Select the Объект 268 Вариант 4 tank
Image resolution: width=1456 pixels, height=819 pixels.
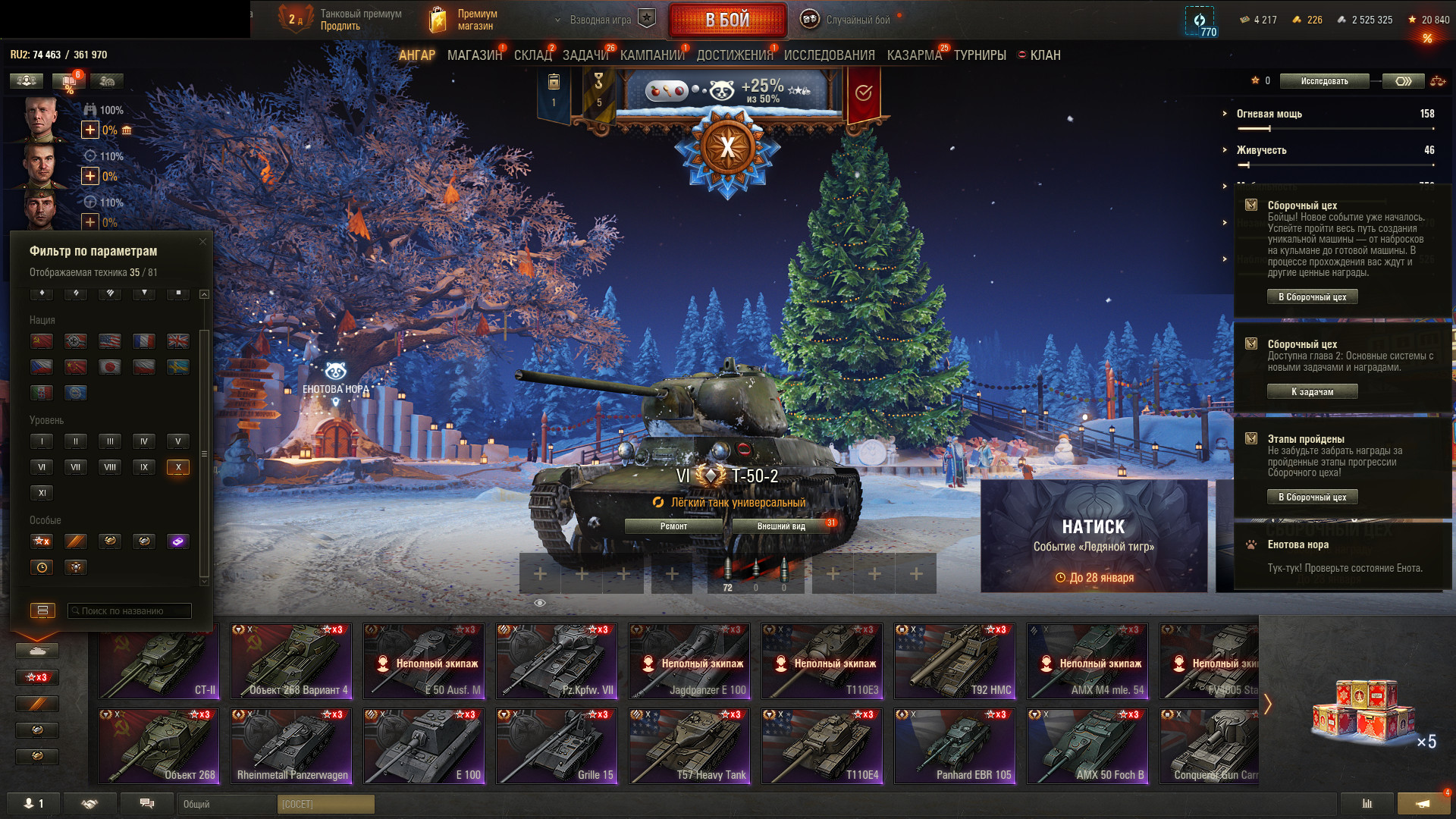(291, 661)
